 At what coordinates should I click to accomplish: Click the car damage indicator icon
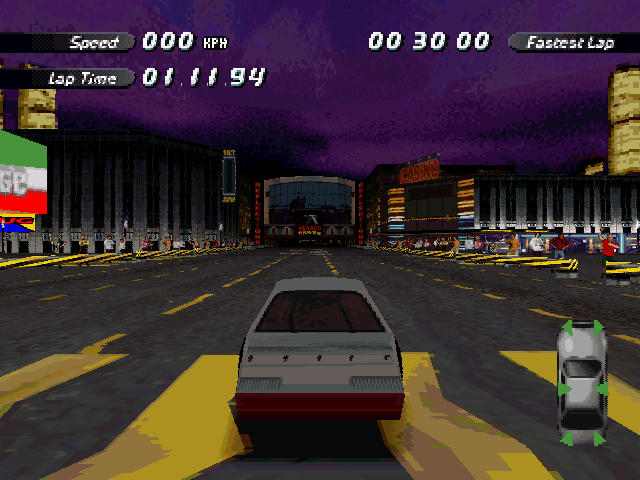tap(581, 383)
